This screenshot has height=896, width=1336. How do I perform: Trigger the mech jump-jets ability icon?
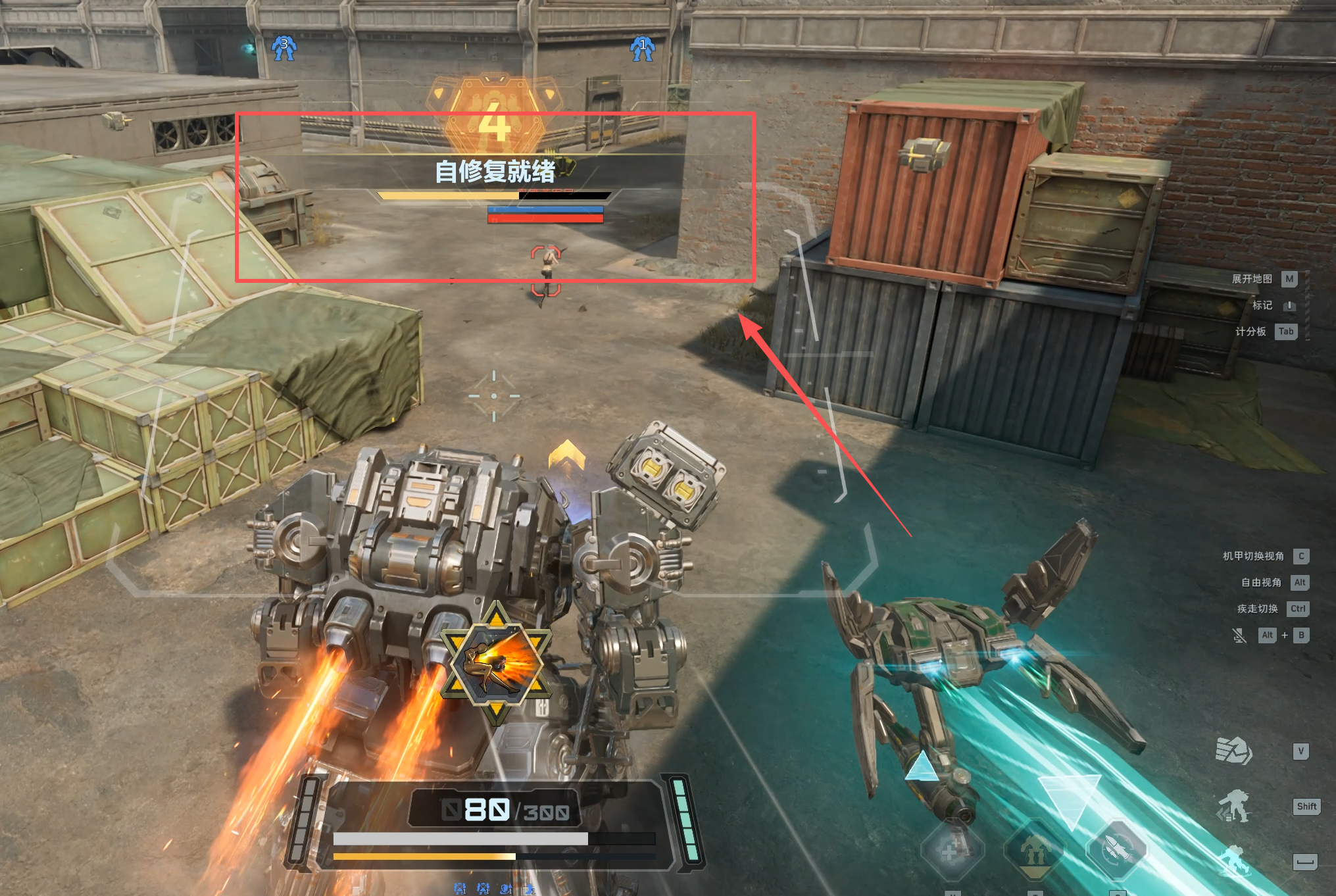pos(1035,850)
